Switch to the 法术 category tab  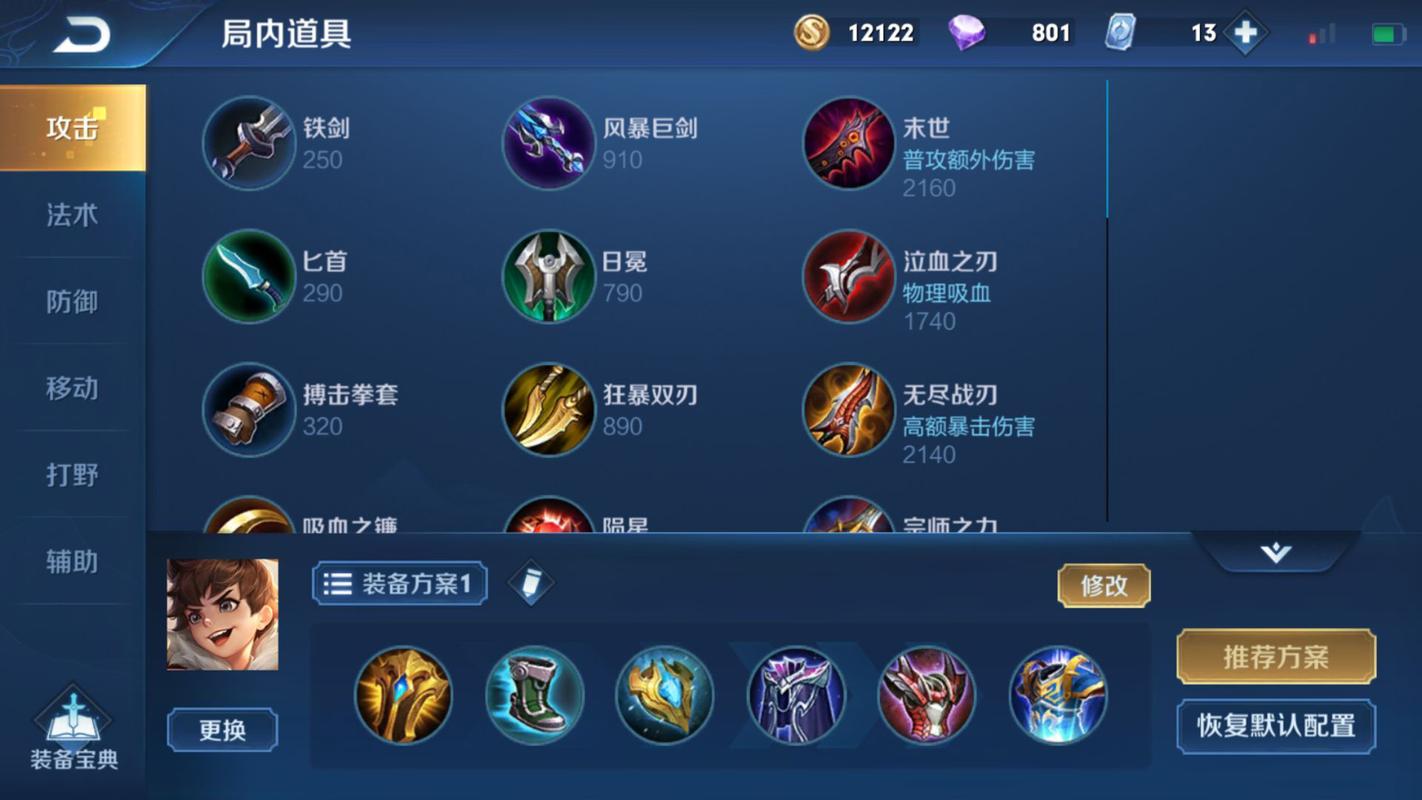(71, 215)
